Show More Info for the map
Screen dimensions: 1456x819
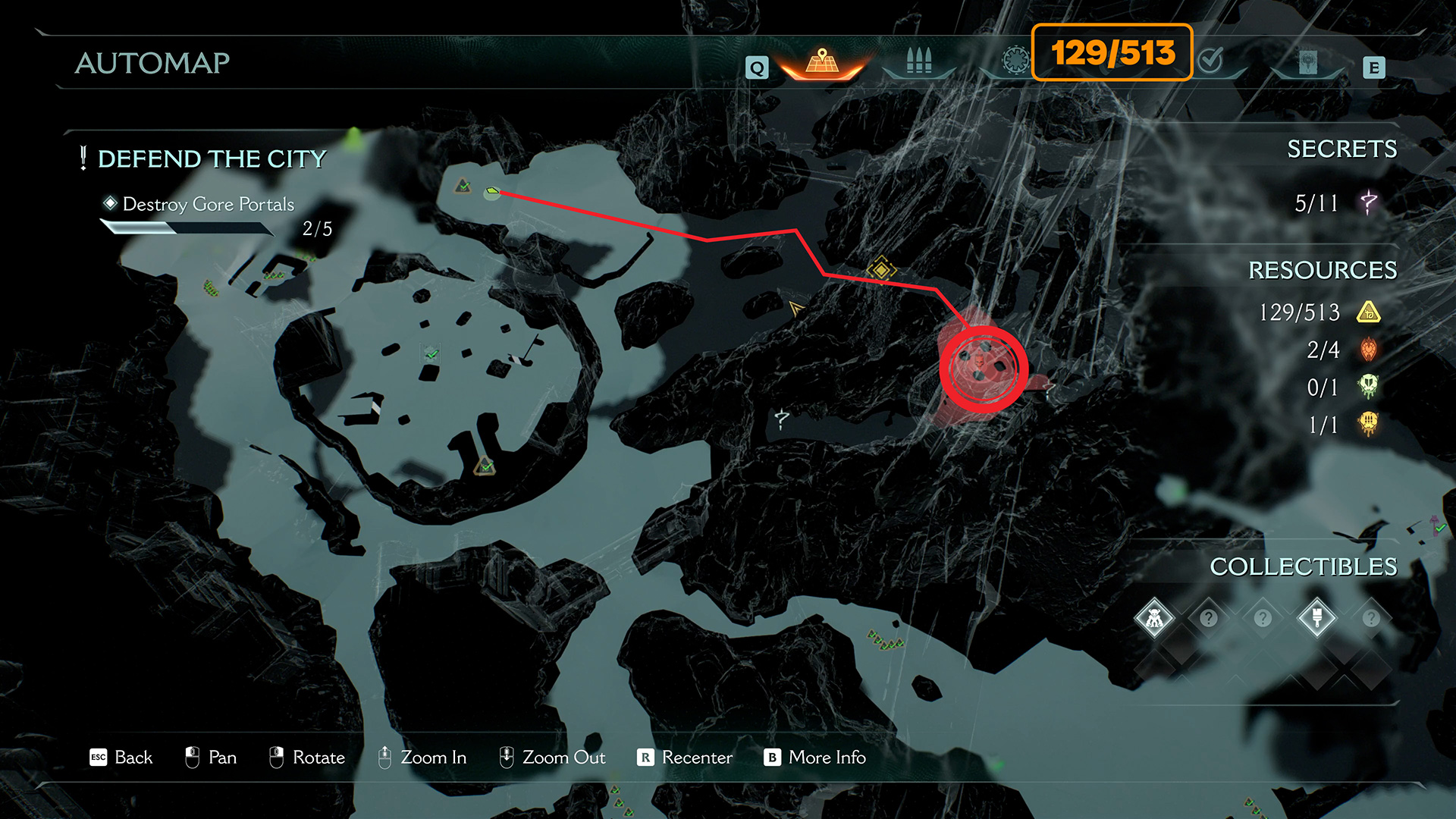click(815, 758)
